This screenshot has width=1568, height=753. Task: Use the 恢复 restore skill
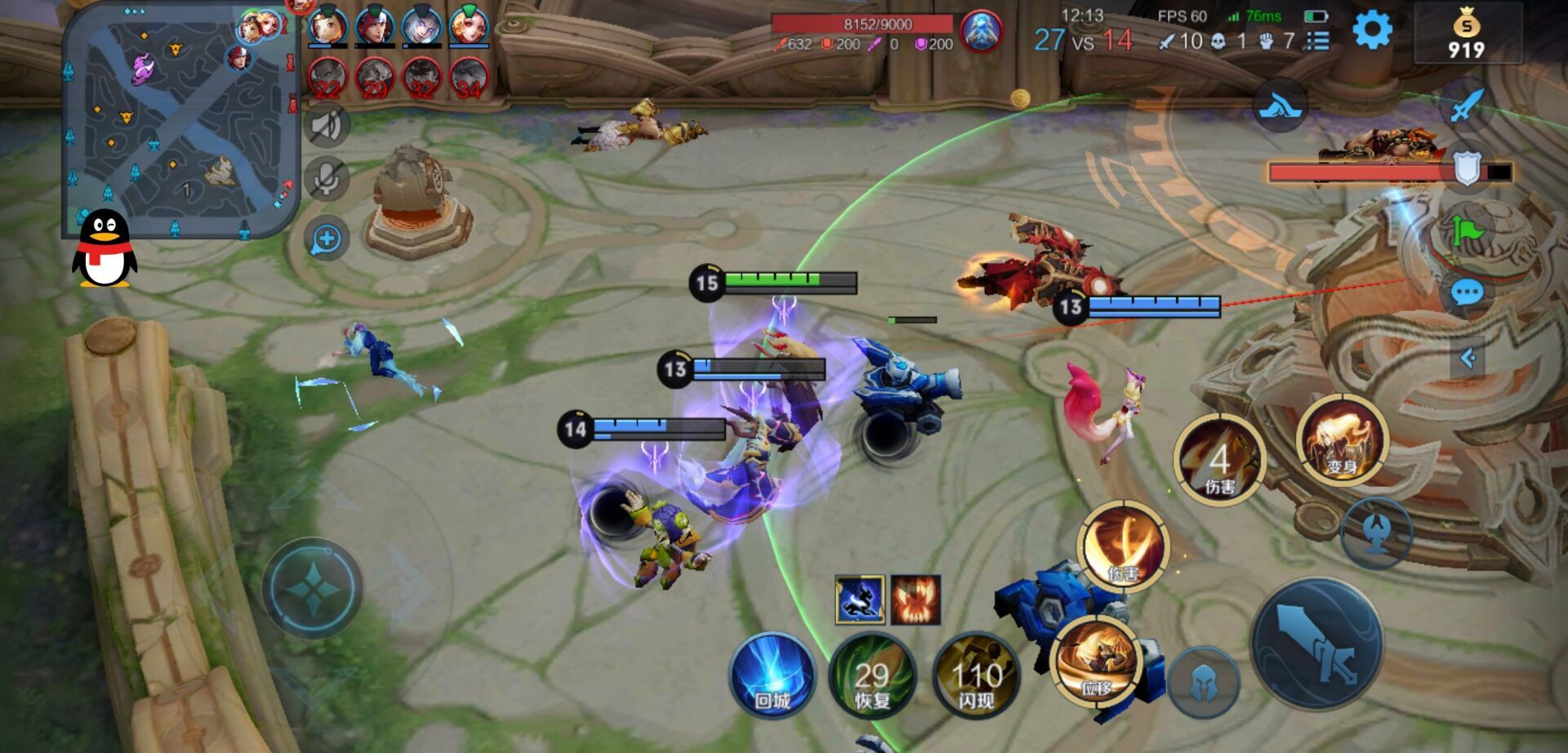(x=872, y=677)
